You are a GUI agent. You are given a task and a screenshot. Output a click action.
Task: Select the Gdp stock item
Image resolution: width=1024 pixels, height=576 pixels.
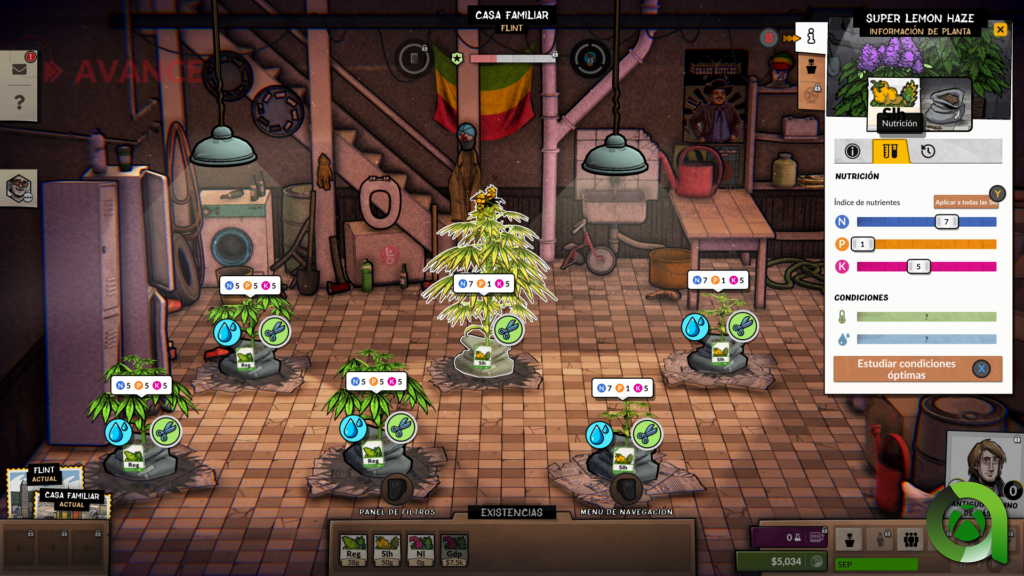coord(455,548)
